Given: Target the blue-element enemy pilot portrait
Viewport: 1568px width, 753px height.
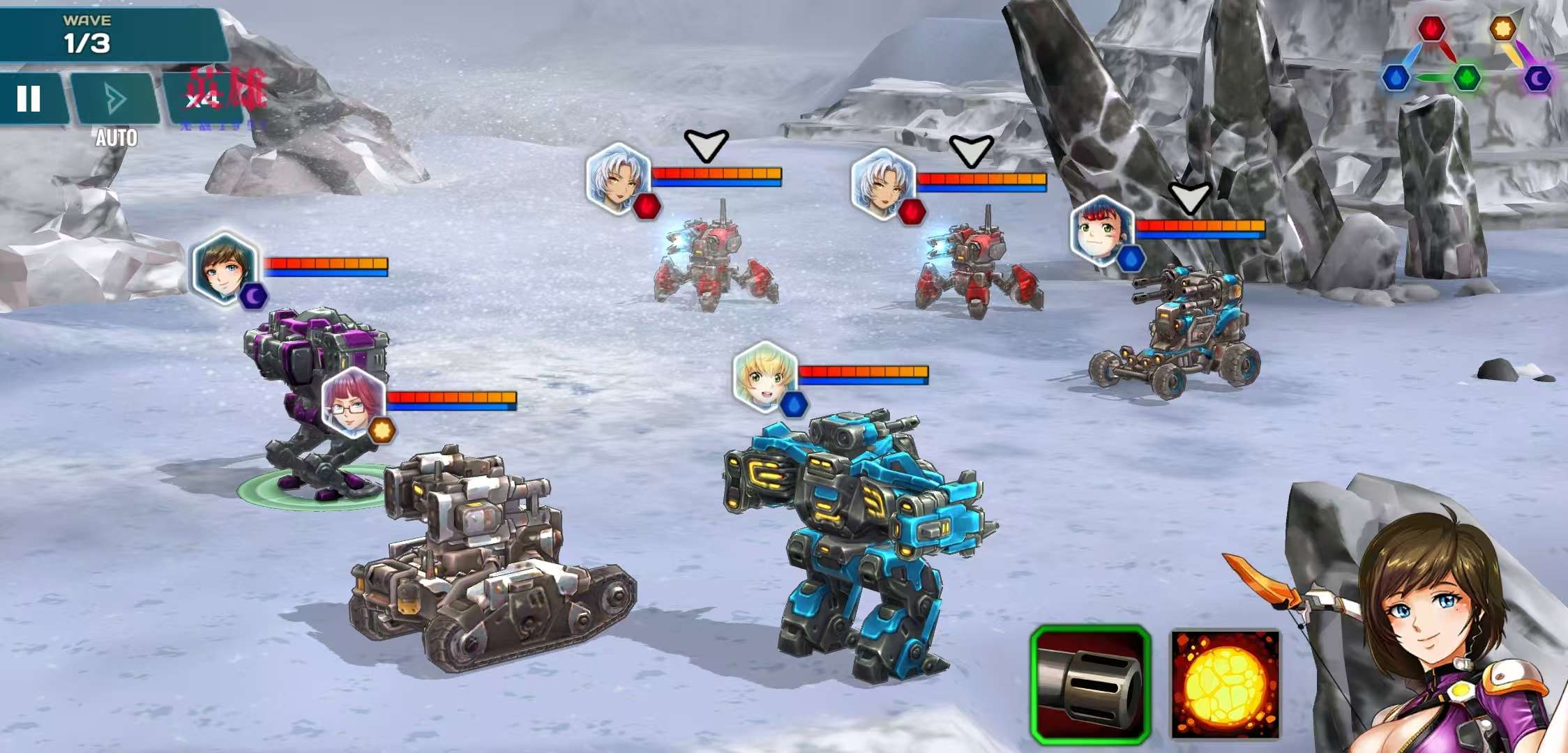Looking at the screenshot, I should pyautogui.click(x=1102, y=231).
